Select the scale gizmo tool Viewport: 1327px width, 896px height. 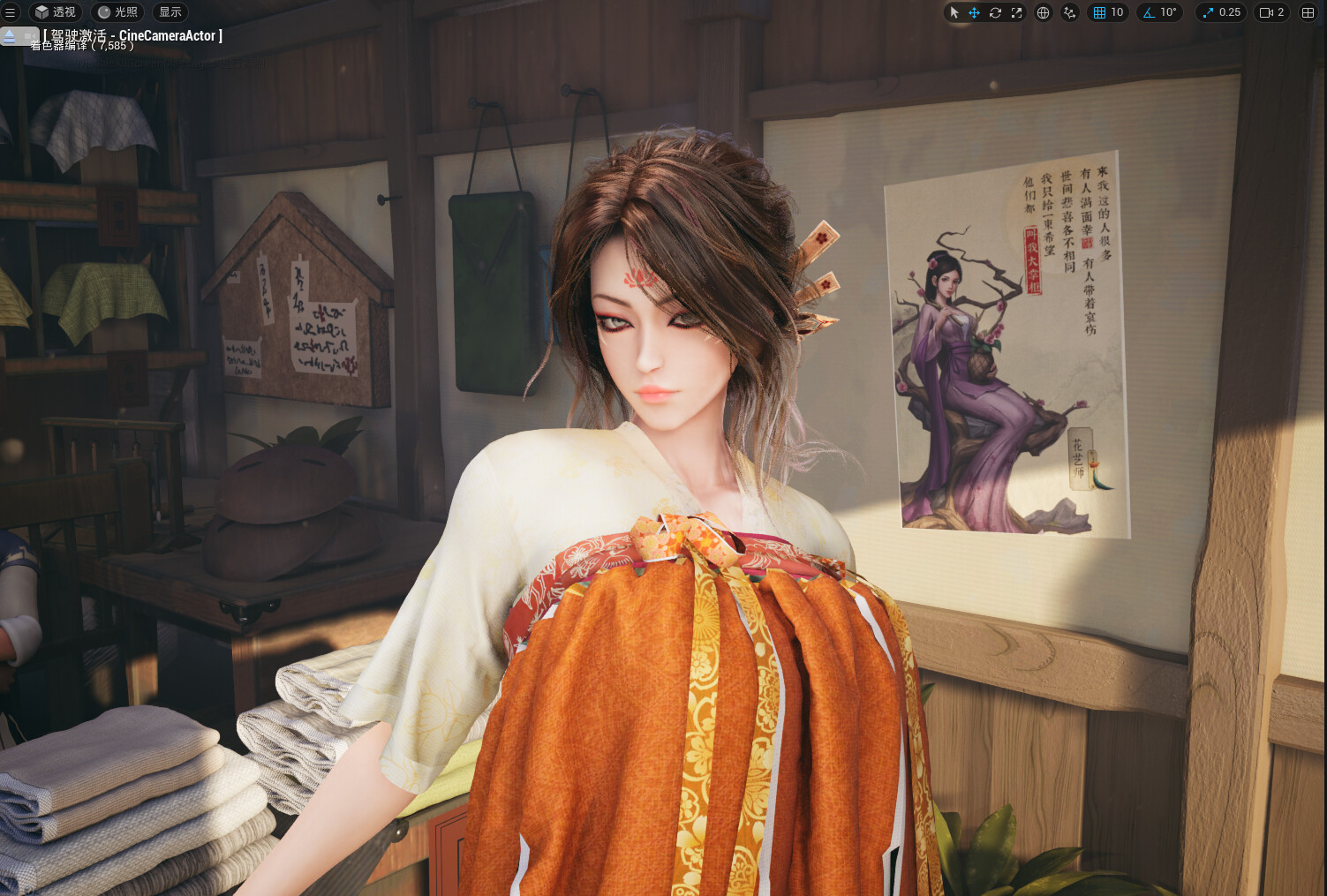(1016, 12)
